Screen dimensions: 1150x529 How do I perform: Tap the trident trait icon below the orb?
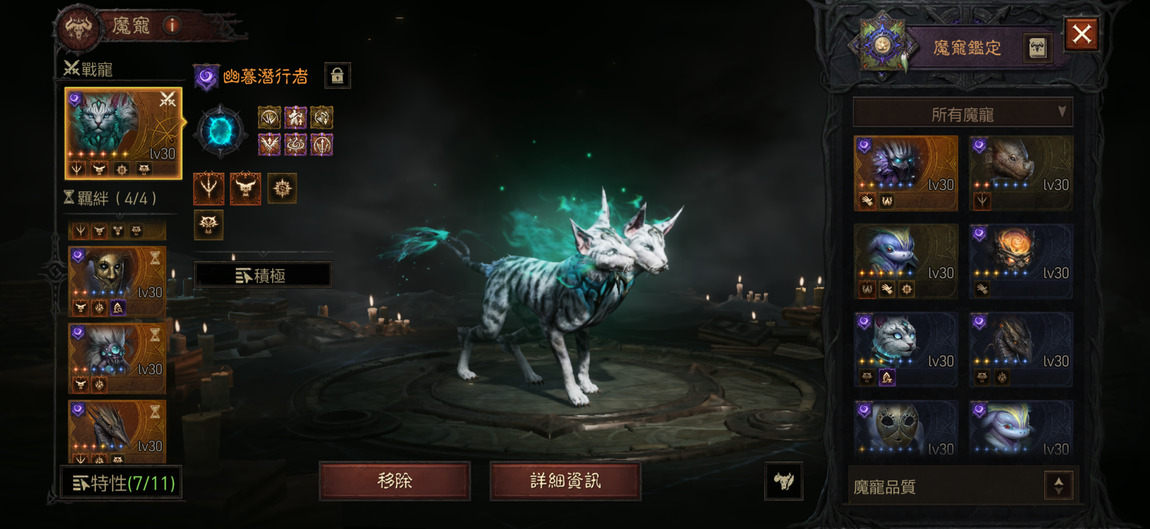[x=209, y=187]
